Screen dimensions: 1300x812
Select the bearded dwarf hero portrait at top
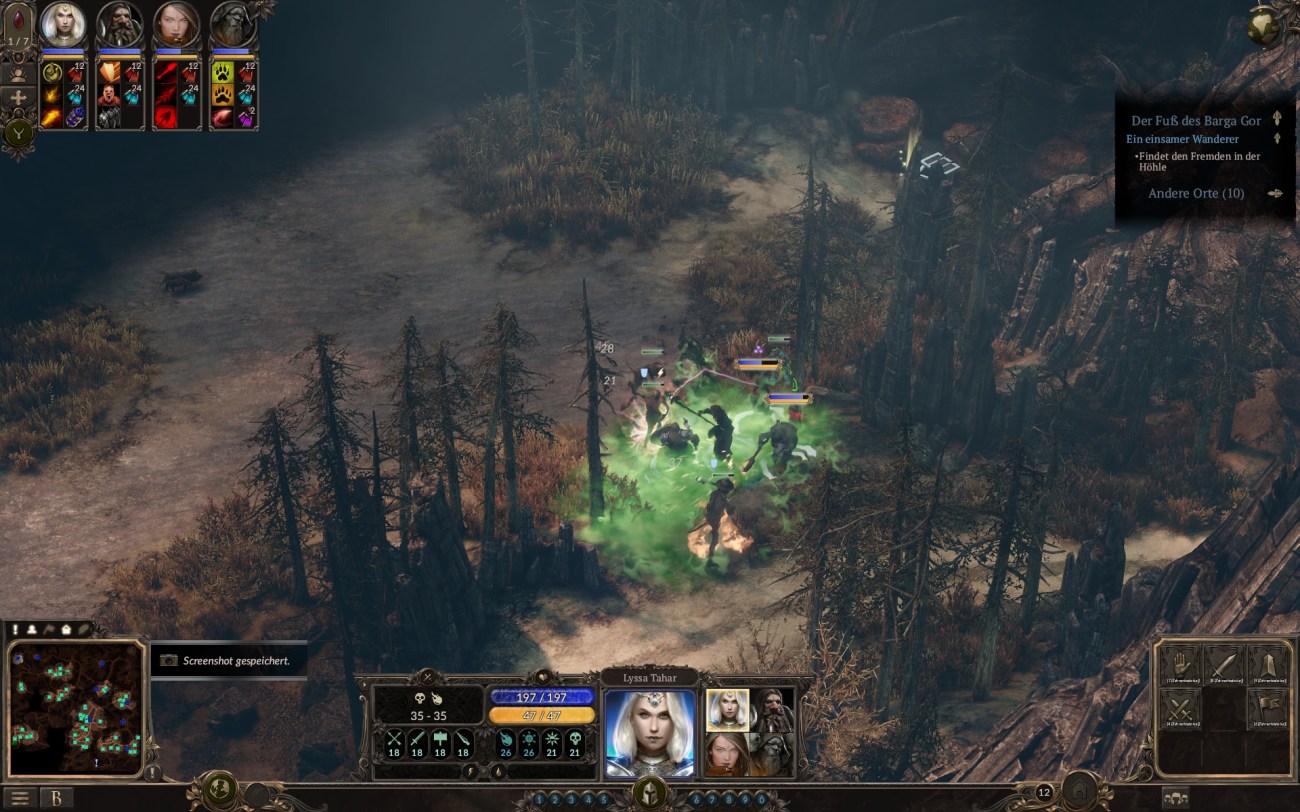119,24
